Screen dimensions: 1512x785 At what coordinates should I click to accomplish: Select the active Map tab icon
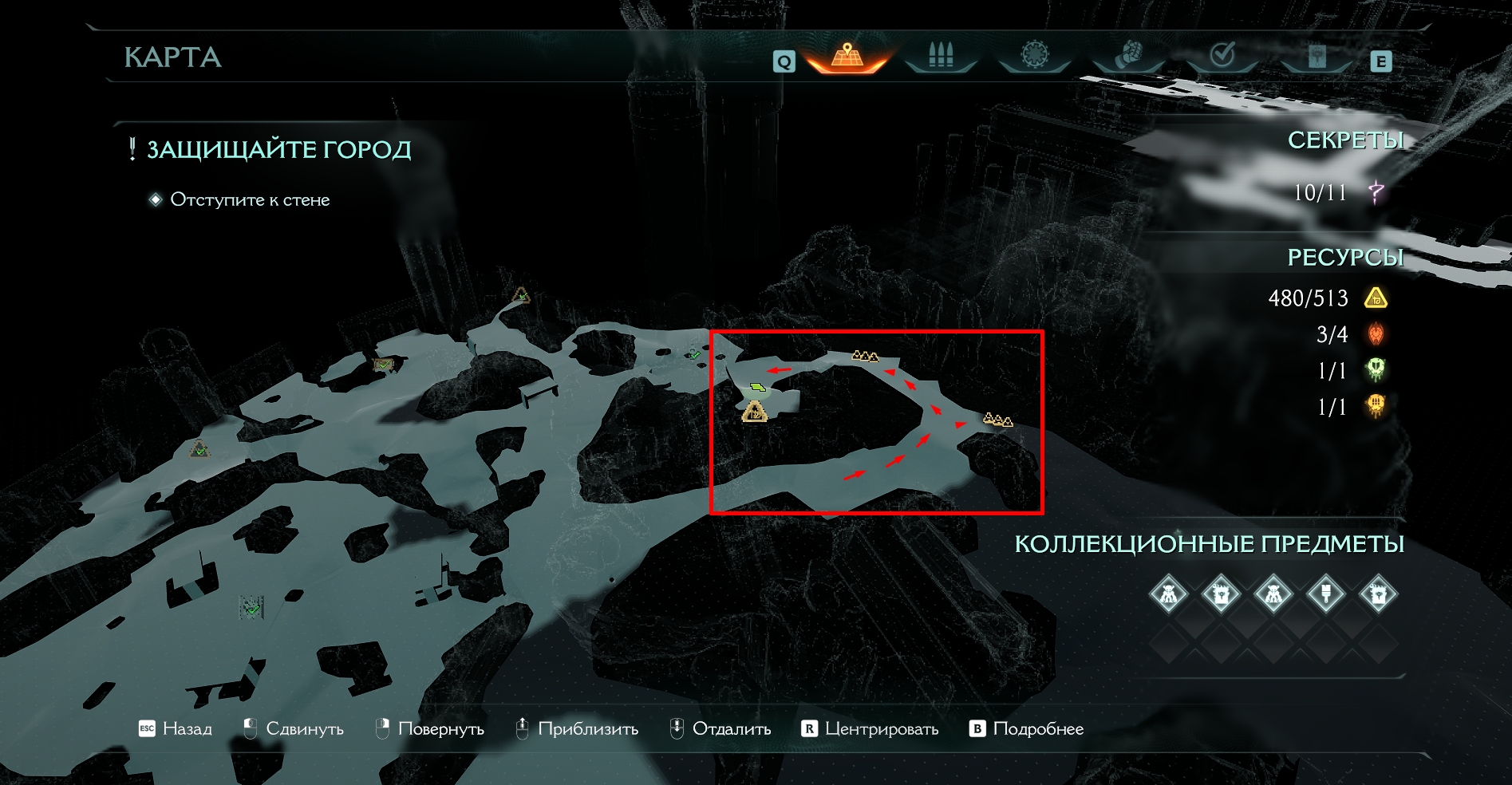[847, 55]
